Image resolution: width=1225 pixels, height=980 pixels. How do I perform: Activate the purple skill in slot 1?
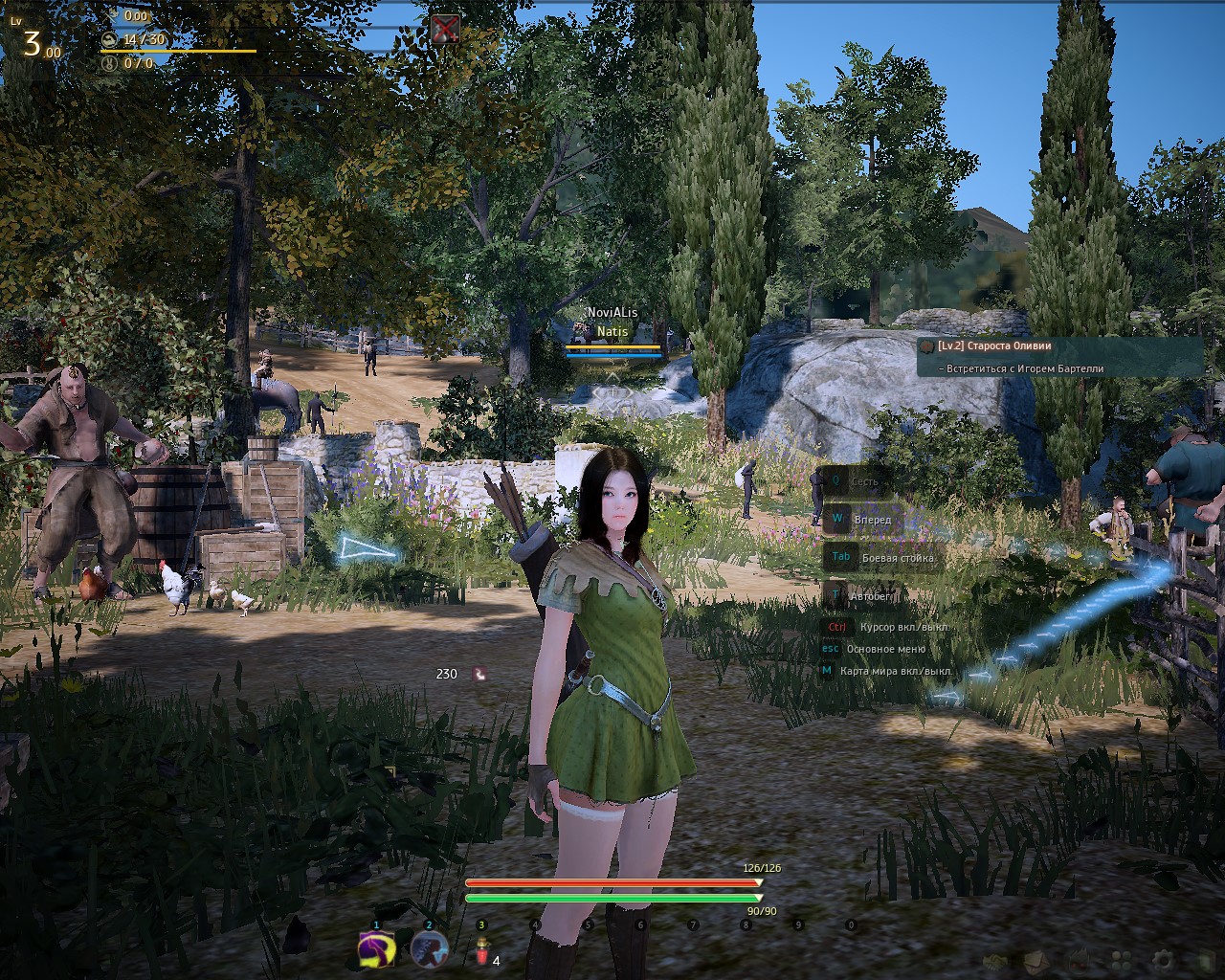(x=377, y=949)
